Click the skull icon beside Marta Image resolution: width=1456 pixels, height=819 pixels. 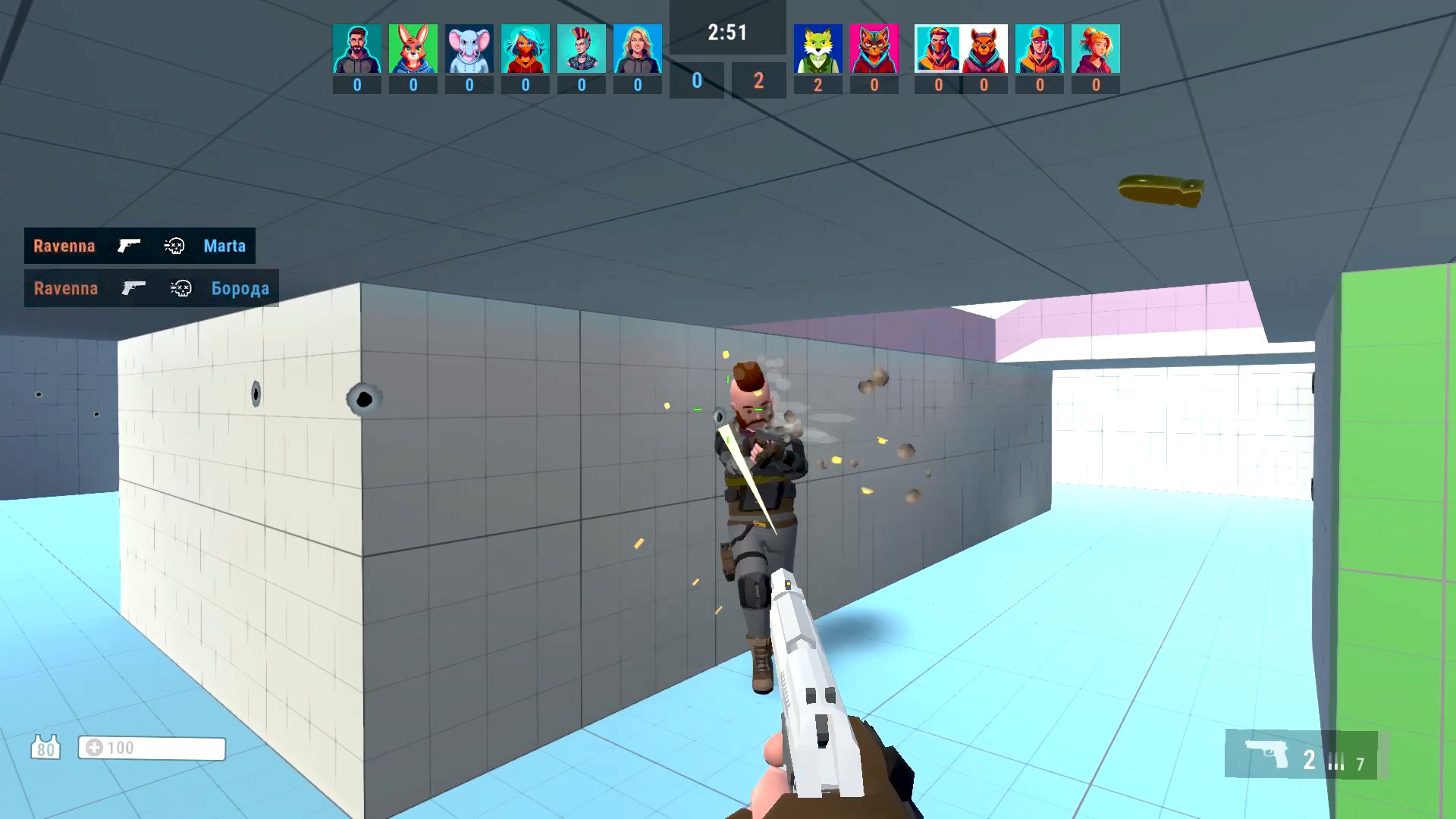click(175, 246)
